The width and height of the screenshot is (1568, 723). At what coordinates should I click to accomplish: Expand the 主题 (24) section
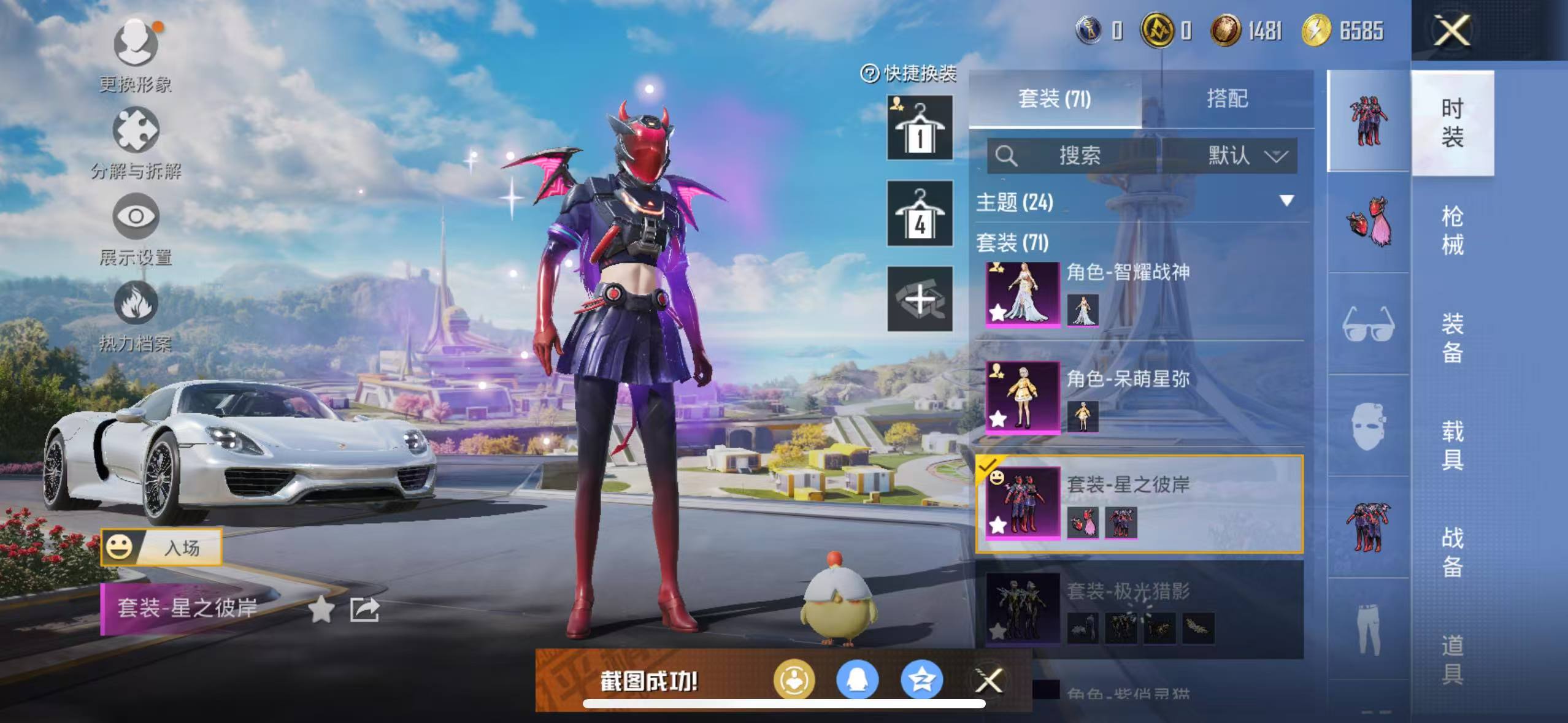[x=1286, y=201]
